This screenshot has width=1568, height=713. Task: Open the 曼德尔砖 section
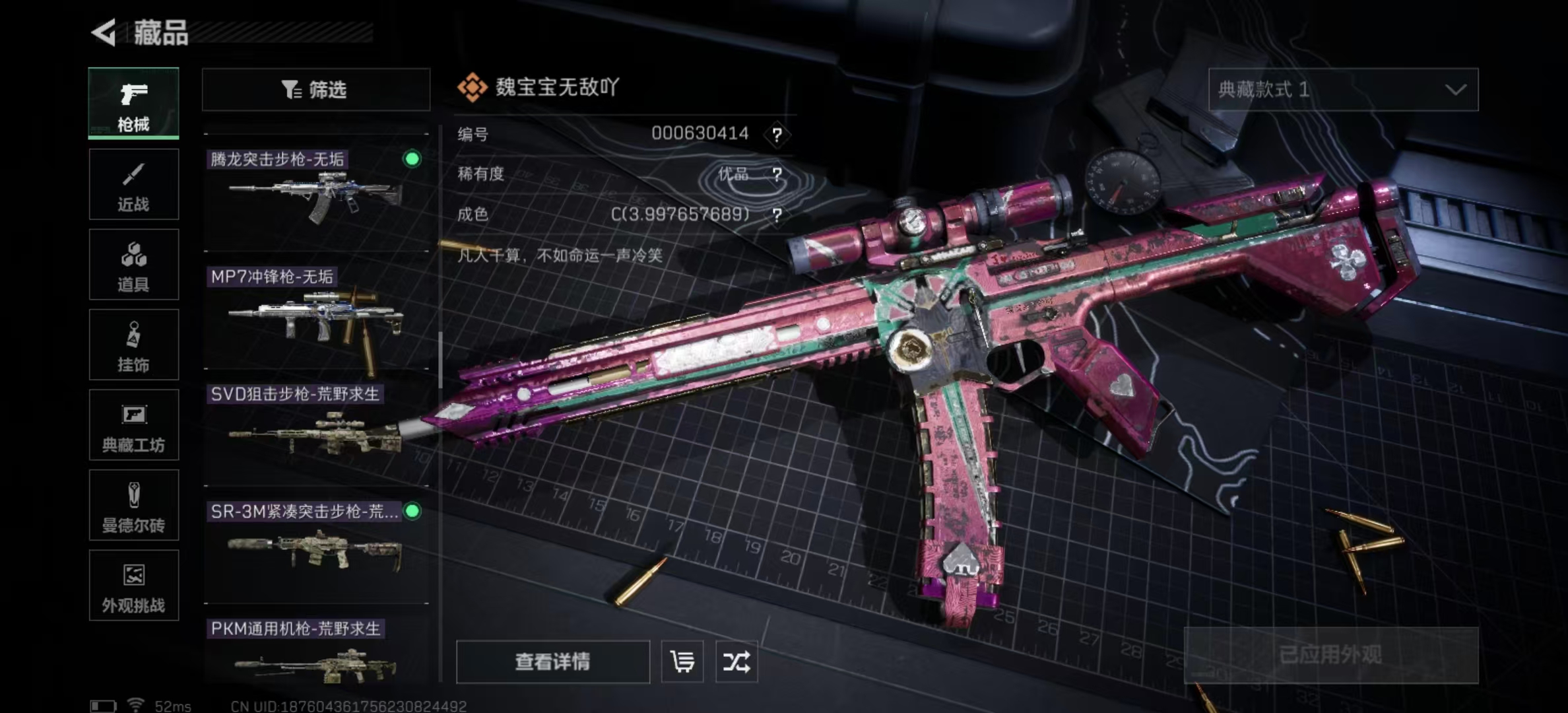[x=134, y=506]
